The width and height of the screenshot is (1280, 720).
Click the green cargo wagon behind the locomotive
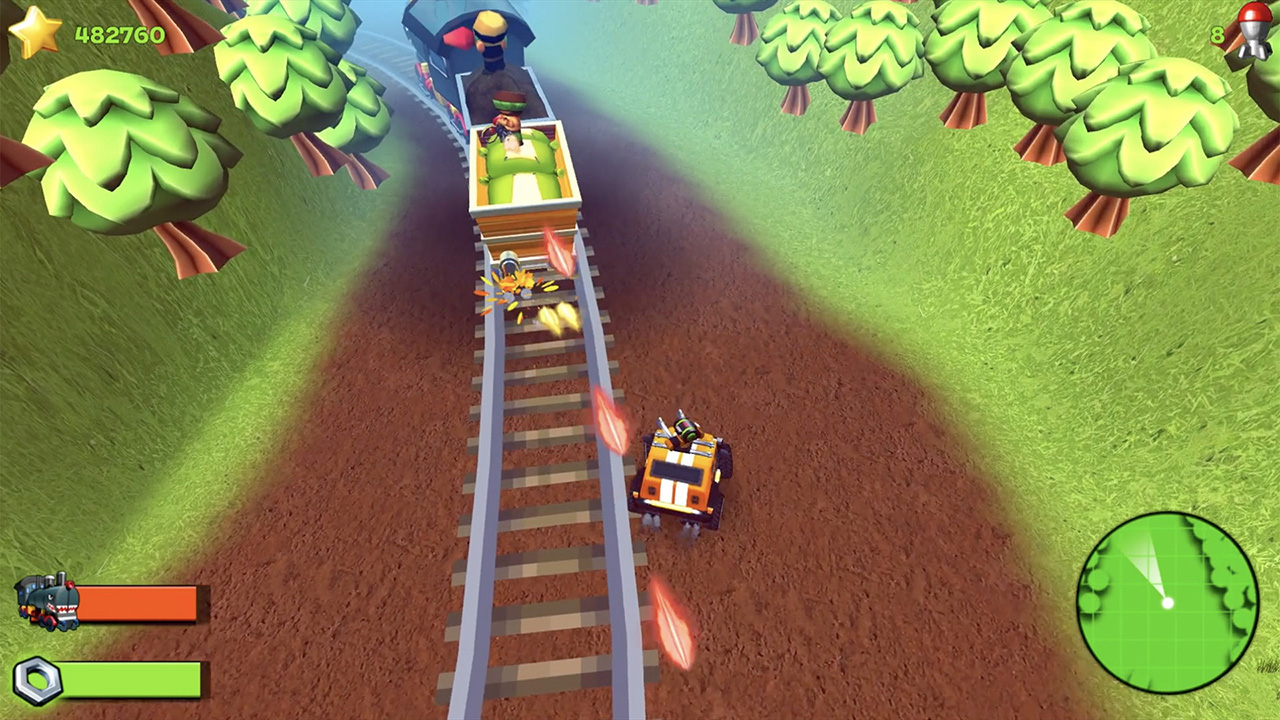coord(520,165)
